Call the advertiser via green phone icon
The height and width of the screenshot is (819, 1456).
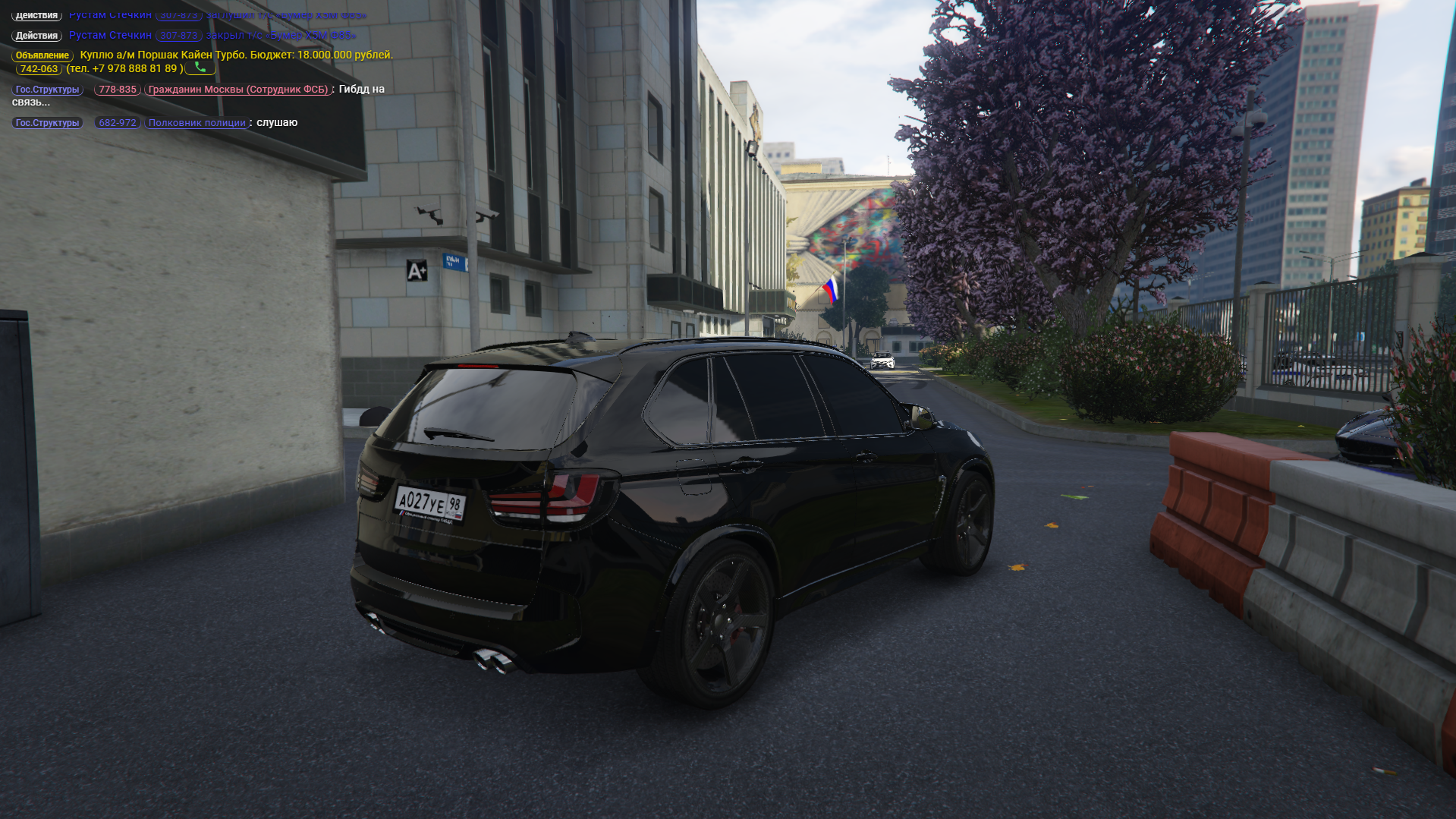click(x=200, y=68)
